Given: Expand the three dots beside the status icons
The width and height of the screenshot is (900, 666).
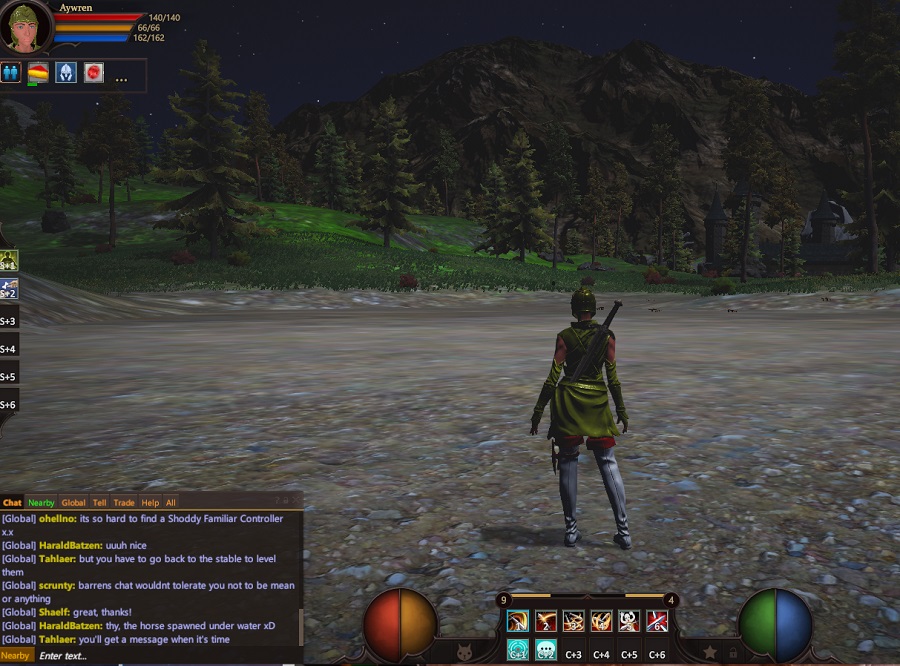Looking at the screenshot, I should click(x=121, y=78).
